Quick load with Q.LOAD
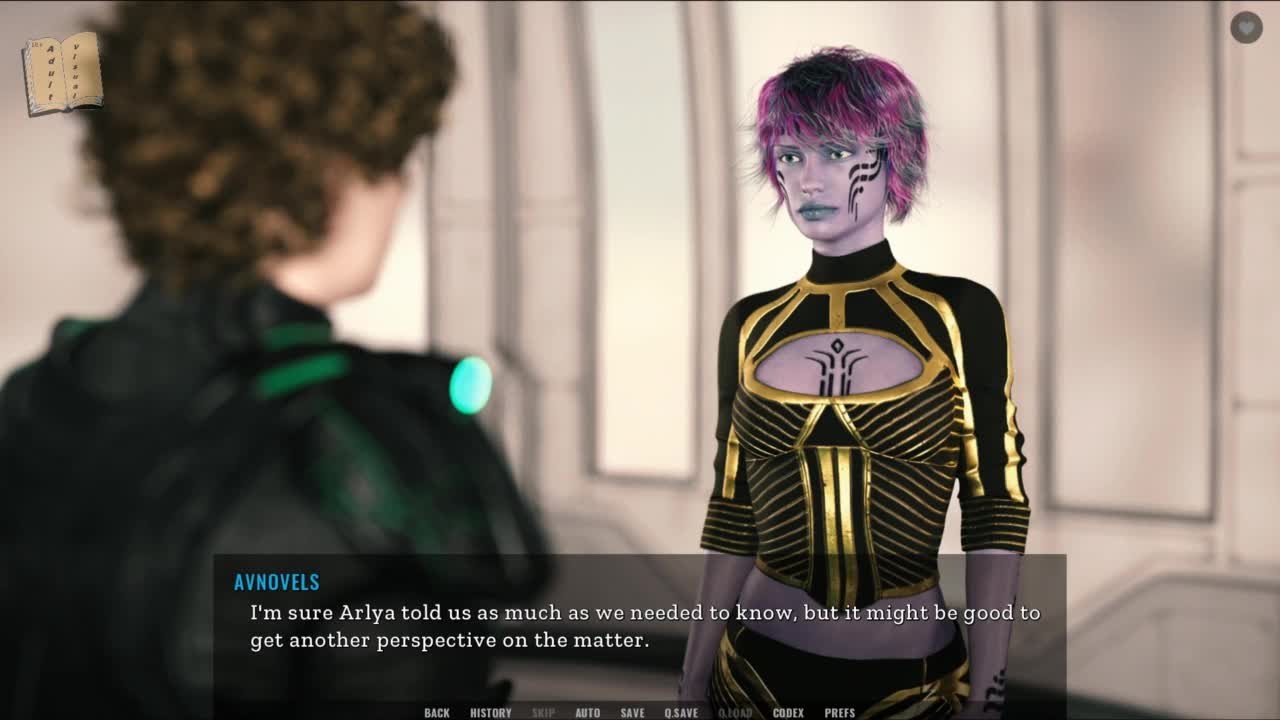This screenshot has height=720, width=1280. pyautogui.click(x=735, y=713)
